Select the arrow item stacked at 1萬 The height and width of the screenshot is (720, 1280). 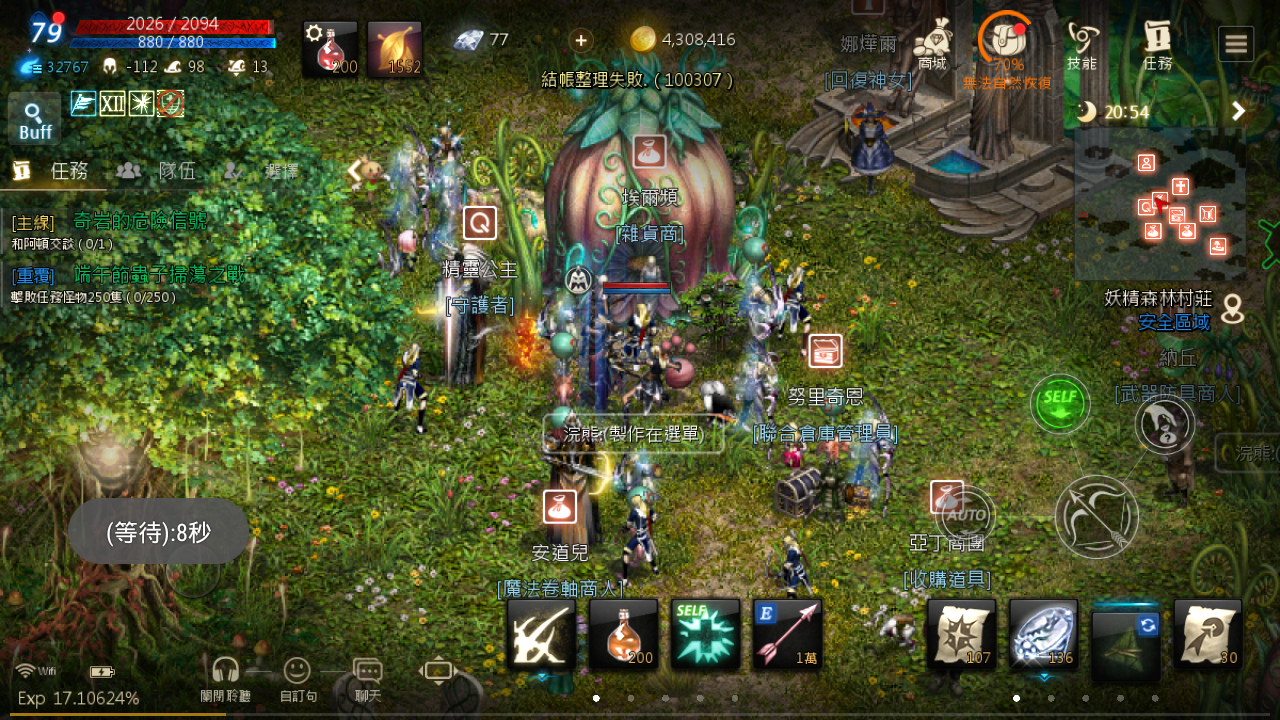[x=787, y=635]
